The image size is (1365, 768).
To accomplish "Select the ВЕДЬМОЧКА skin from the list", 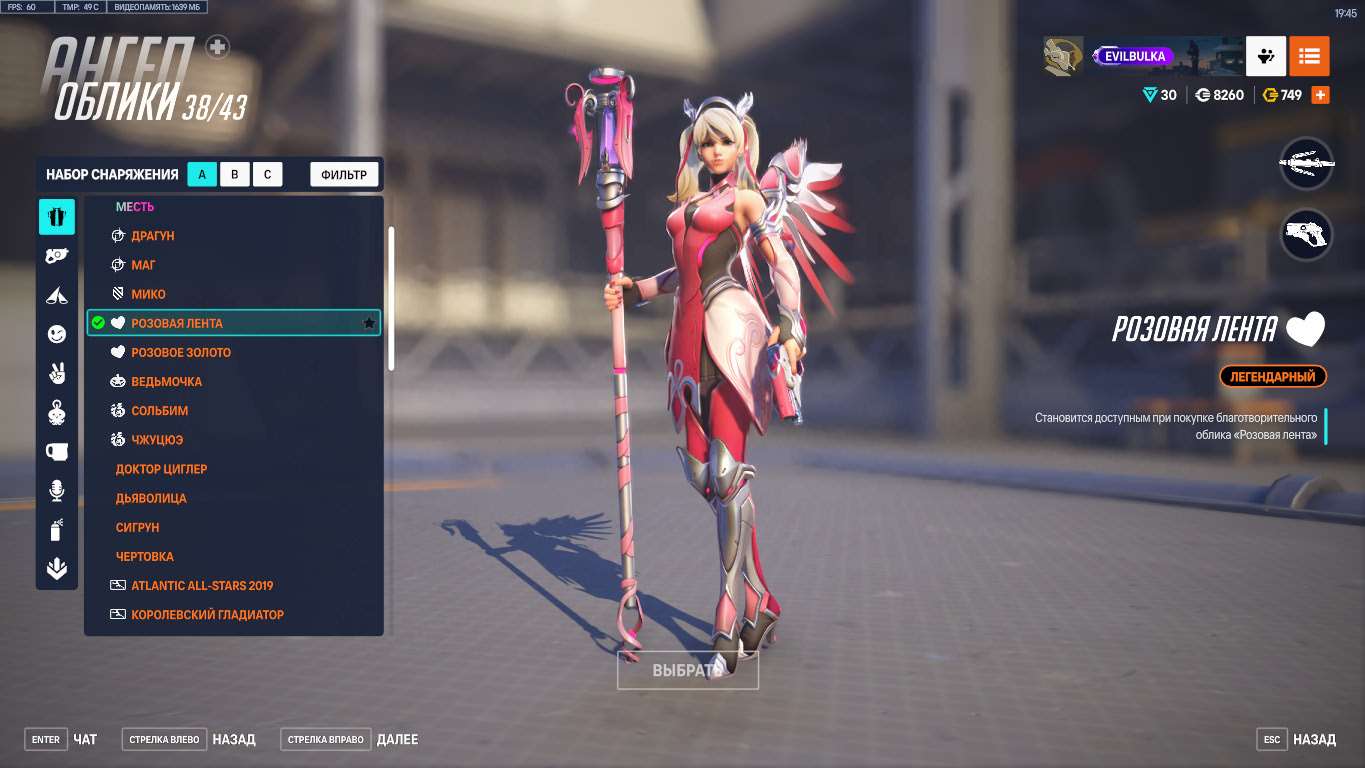I will pos(167,381).
